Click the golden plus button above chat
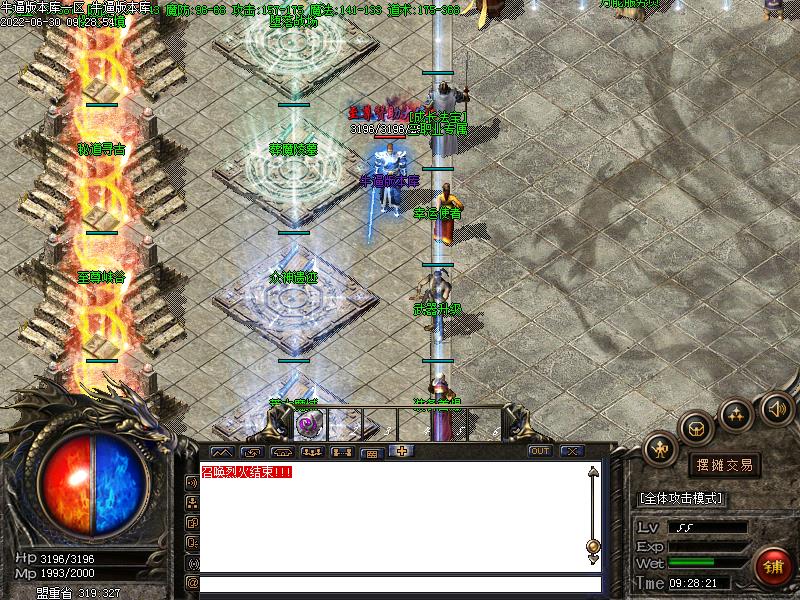 coord(402,451)
